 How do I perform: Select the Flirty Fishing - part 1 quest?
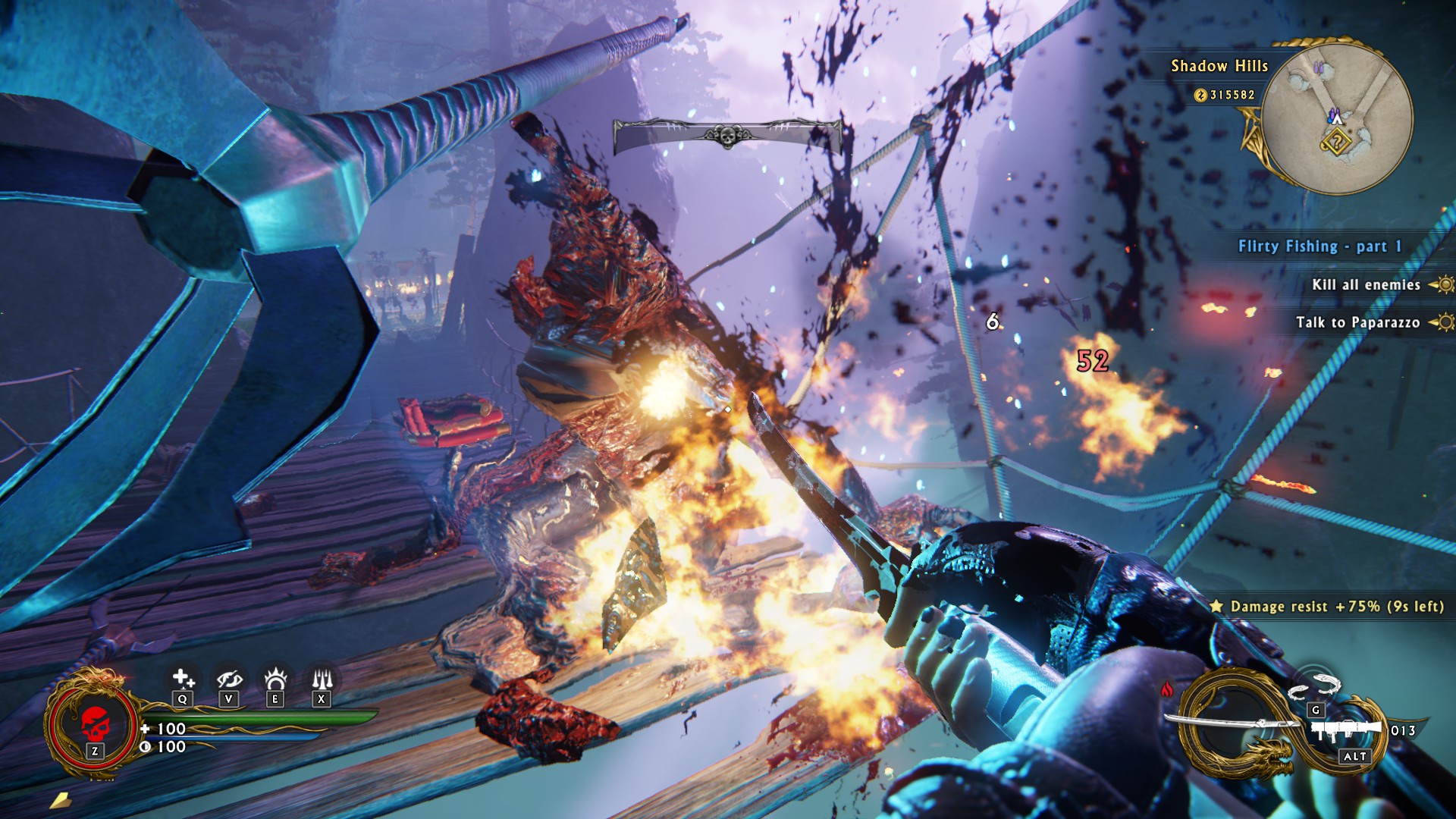[x=1319, y=246]
